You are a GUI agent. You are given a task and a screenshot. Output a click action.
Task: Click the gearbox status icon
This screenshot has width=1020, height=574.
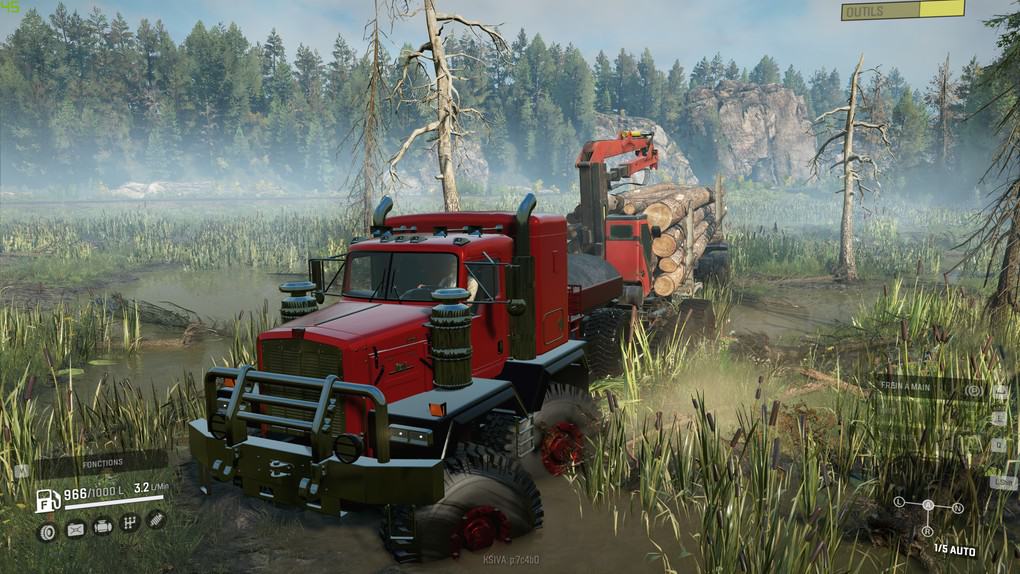tap(129, 522)
